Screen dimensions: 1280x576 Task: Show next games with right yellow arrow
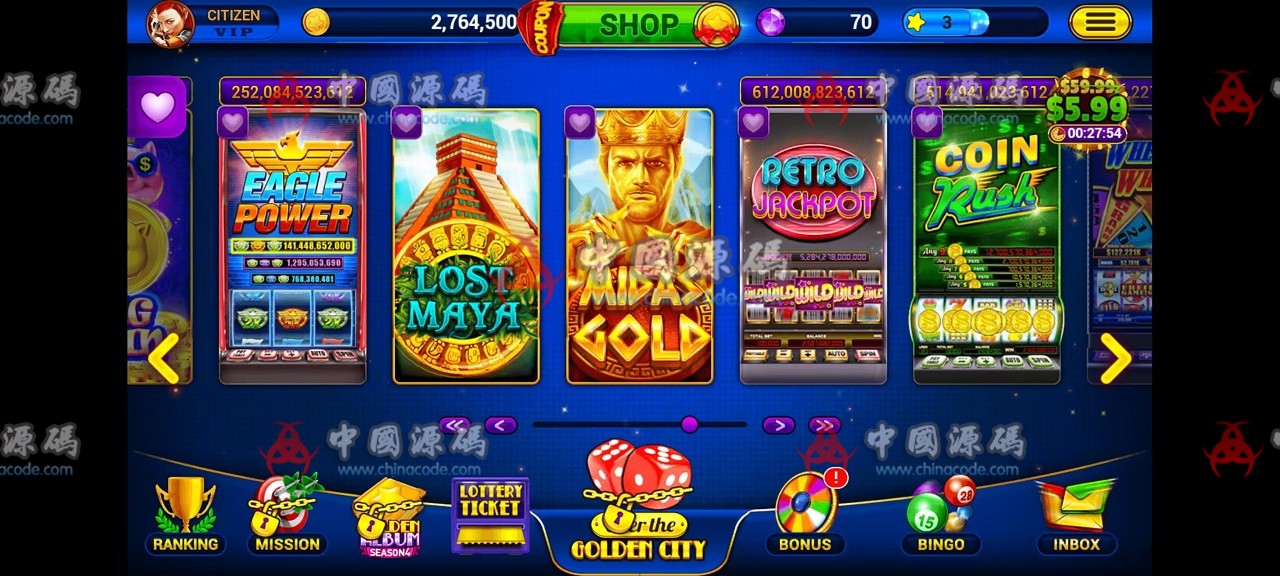pos(1115,357)
